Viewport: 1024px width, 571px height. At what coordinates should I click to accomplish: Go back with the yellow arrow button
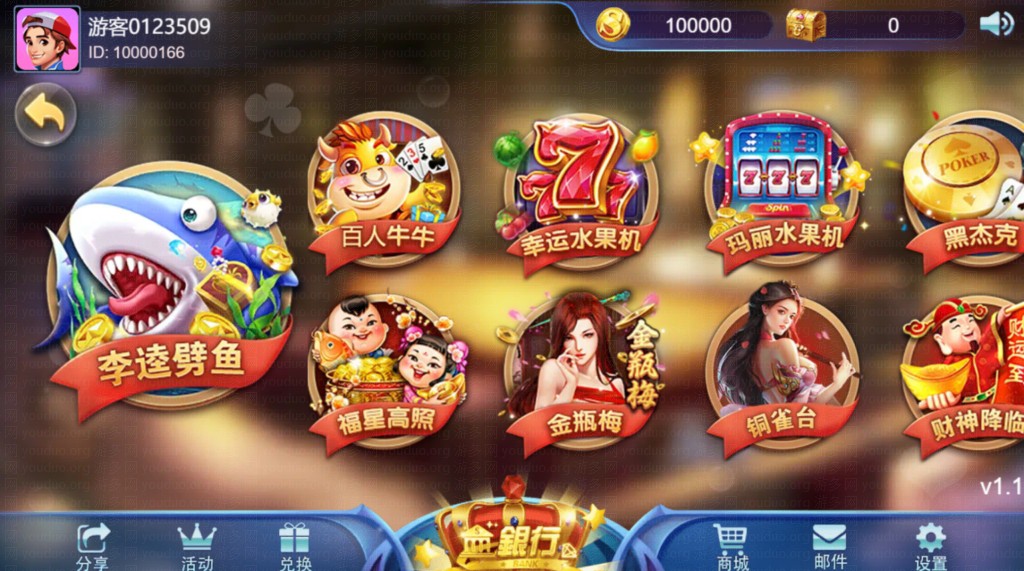(x=45, y=114)
